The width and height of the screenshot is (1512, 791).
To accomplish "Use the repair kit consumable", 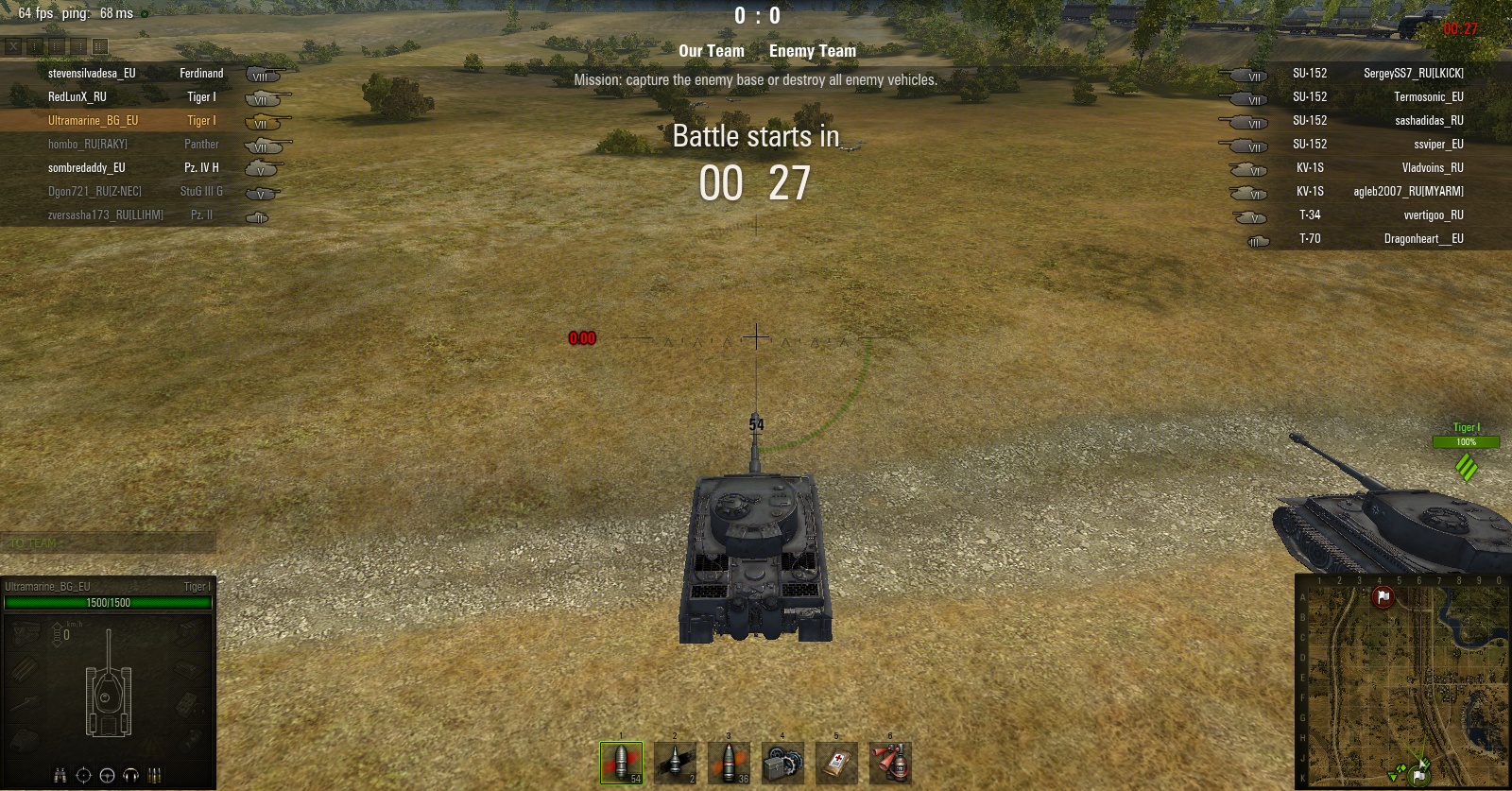I will [x=782, y=763].
